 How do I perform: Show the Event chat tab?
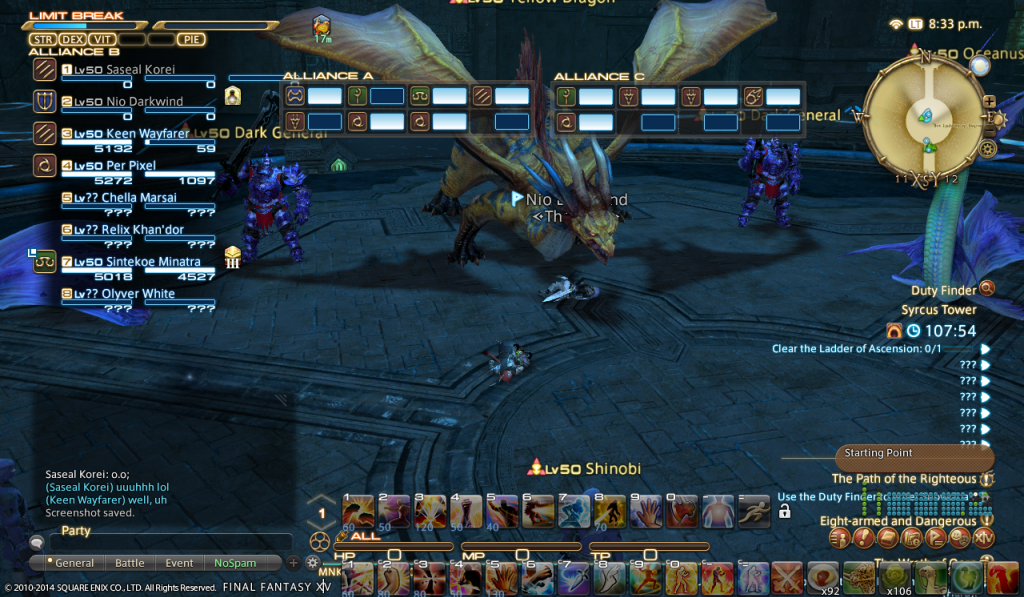coord(179,563)
